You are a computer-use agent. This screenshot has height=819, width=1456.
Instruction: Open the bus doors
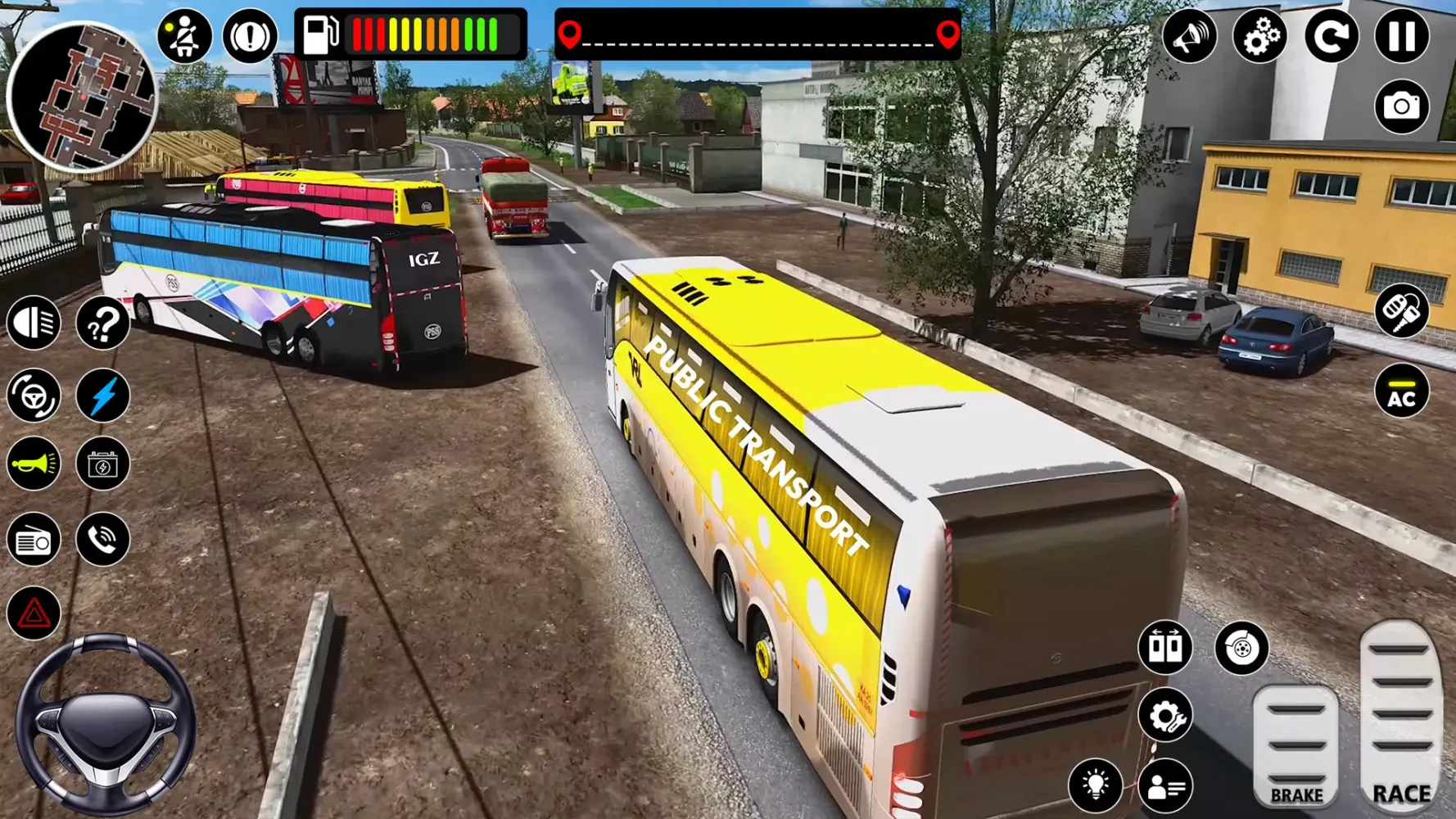[x=1164, y=647]
